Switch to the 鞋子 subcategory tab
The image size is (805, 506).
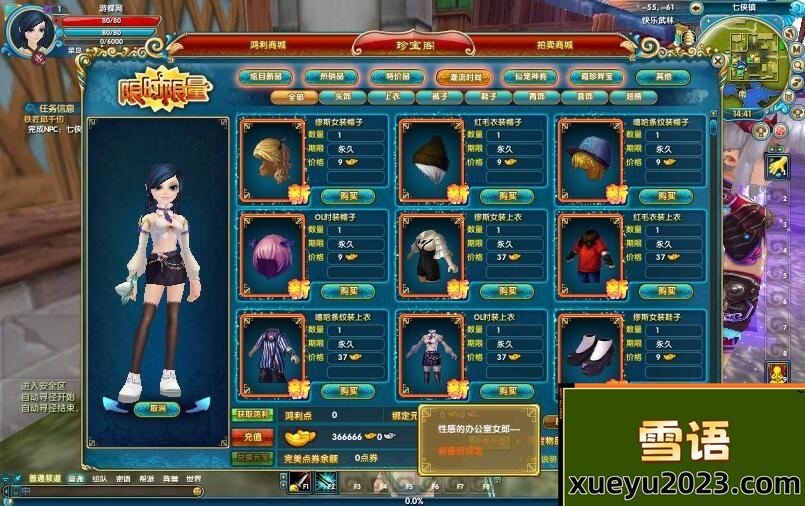coord(489,97)
